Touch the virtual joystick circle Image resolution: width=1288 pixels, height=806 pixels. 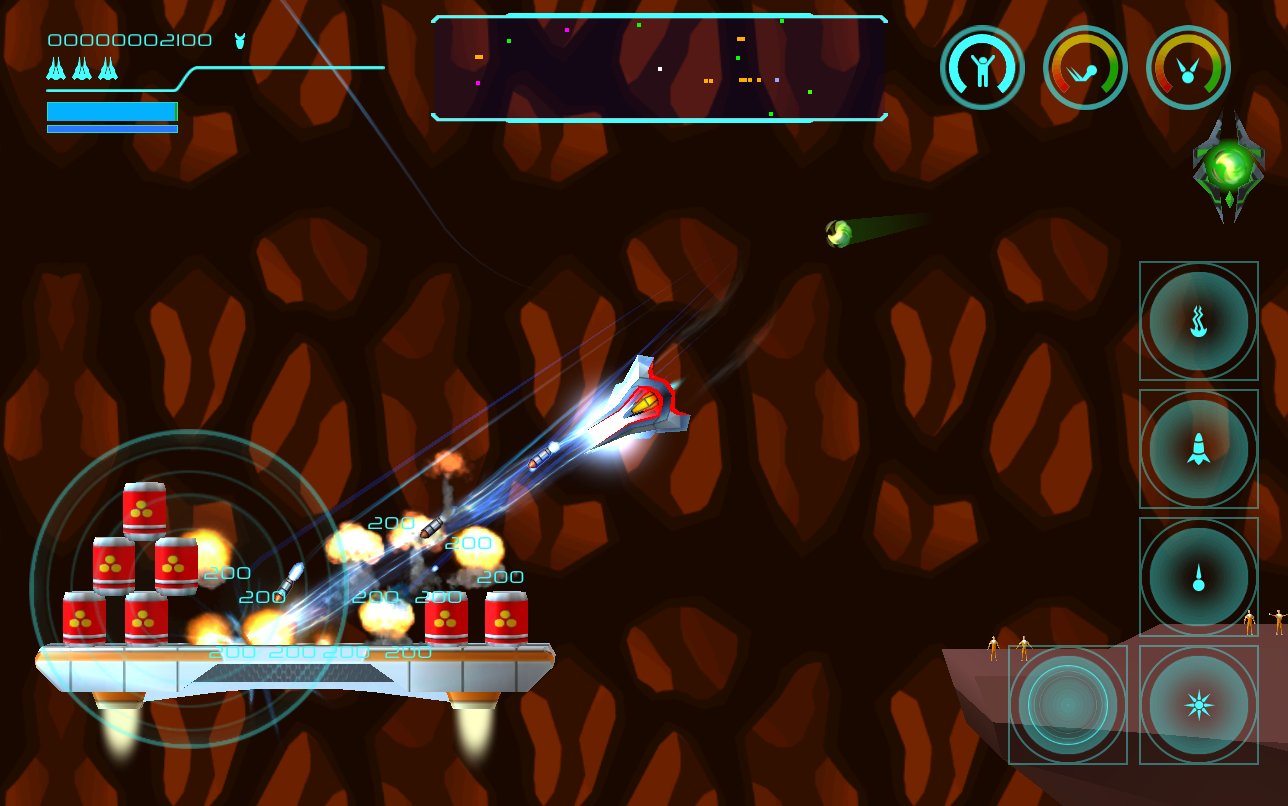coord(188,588)
